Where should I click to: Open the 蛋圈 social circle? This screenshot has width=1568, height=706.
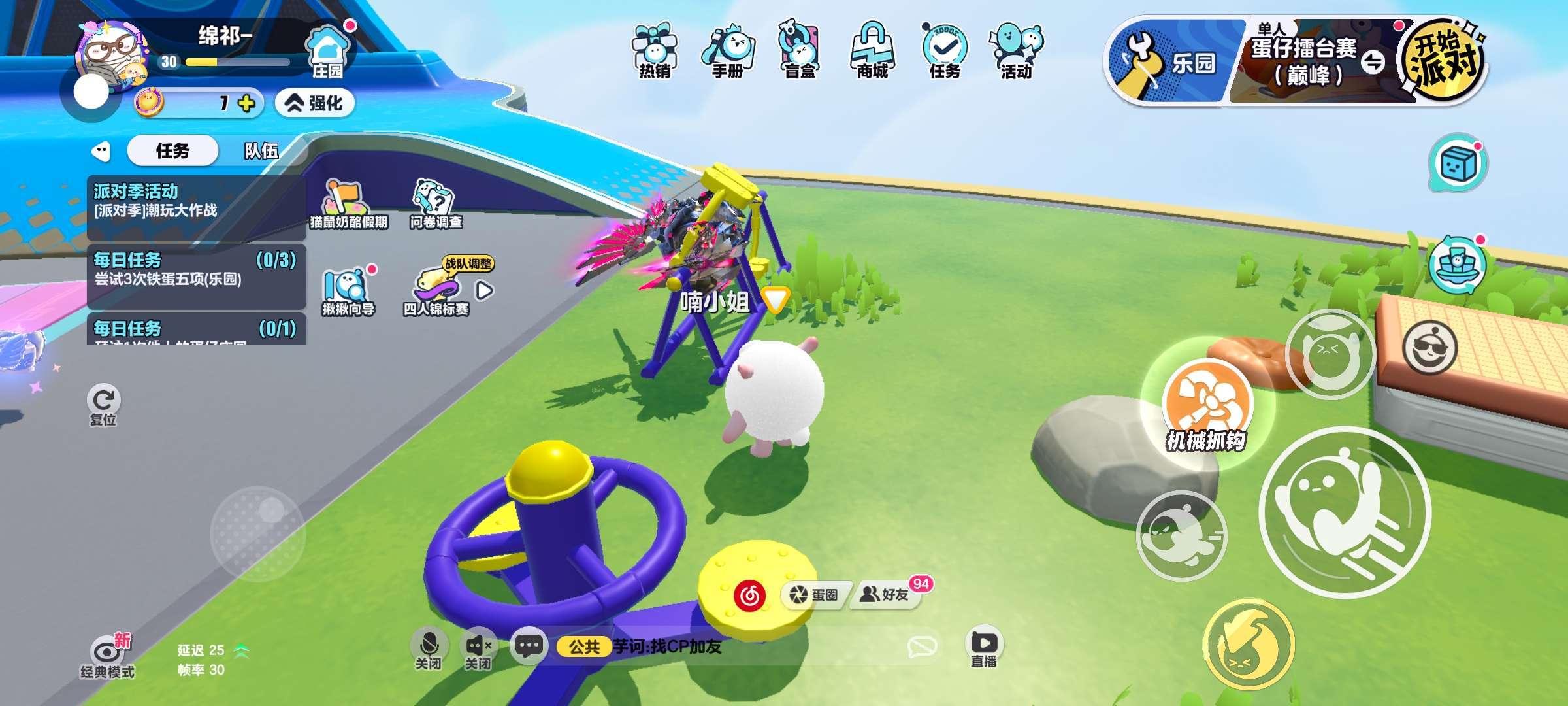click(814, 594)
